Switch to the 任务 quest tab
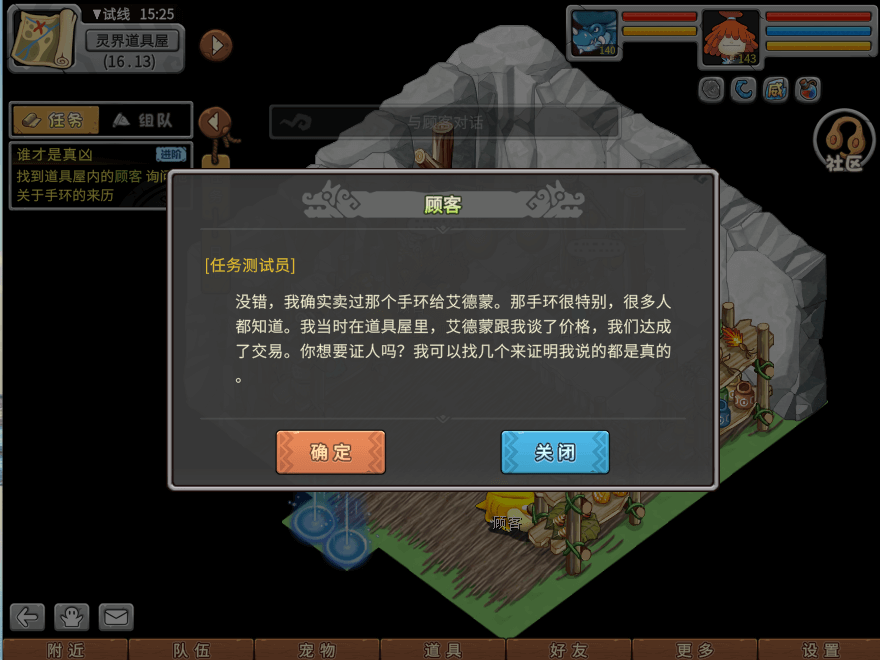 [56, 120]
